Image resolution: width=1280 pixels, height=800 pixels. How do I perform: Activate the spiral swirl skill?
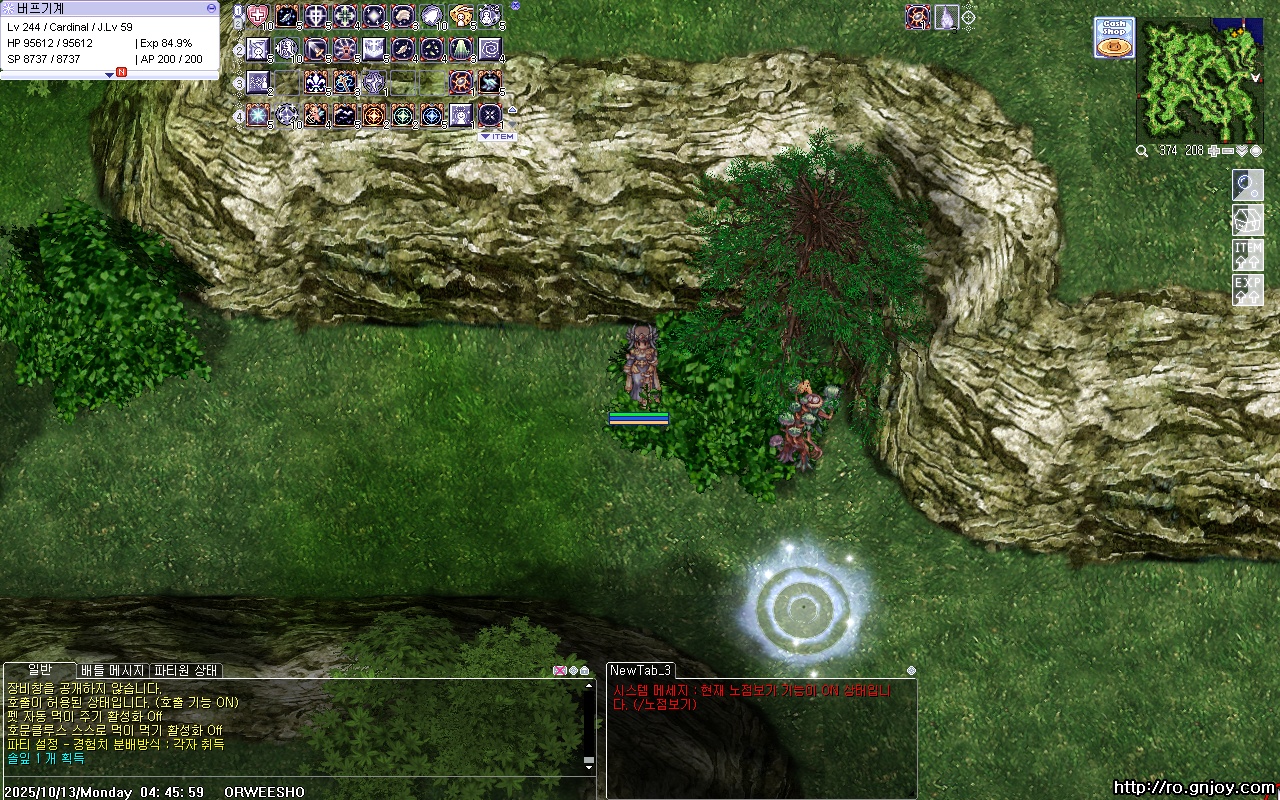[490, 49]
